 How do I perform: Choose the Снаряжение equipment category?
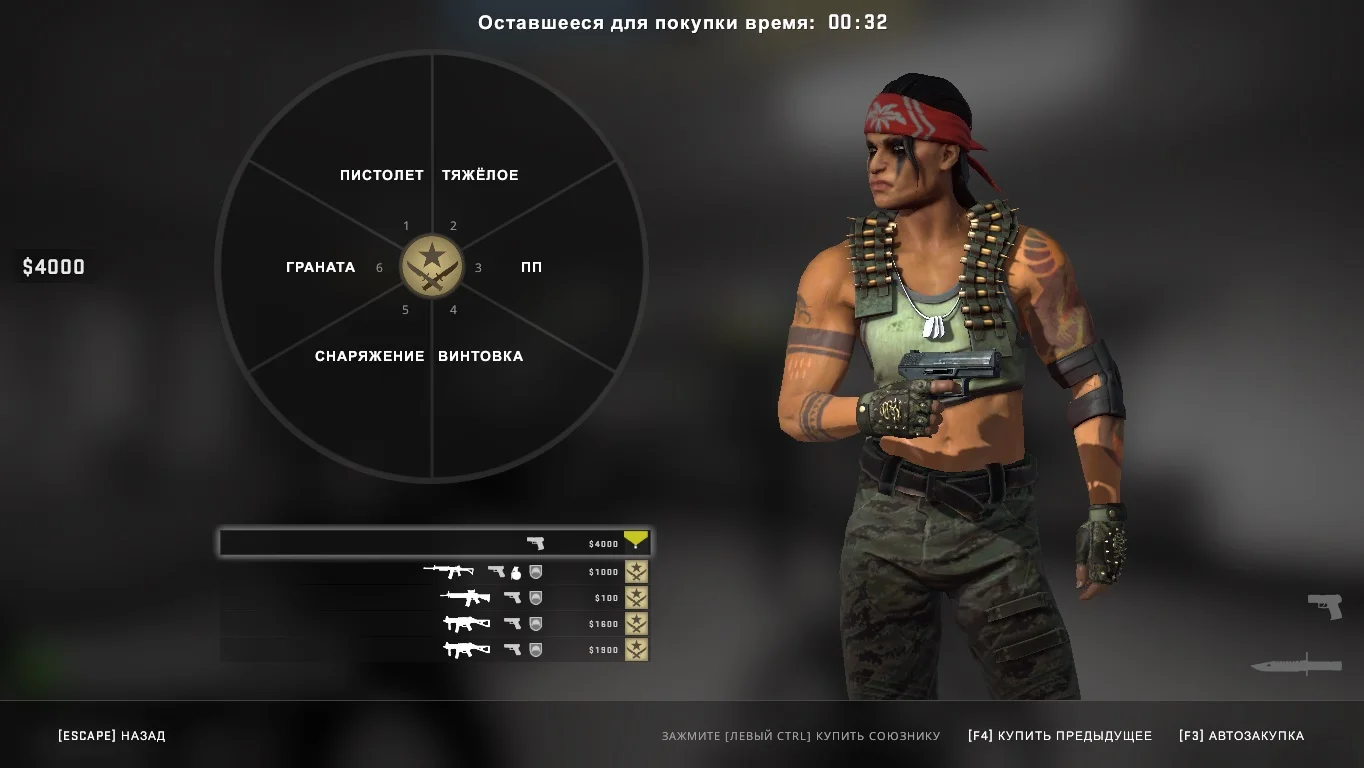[x=369, y=356]
